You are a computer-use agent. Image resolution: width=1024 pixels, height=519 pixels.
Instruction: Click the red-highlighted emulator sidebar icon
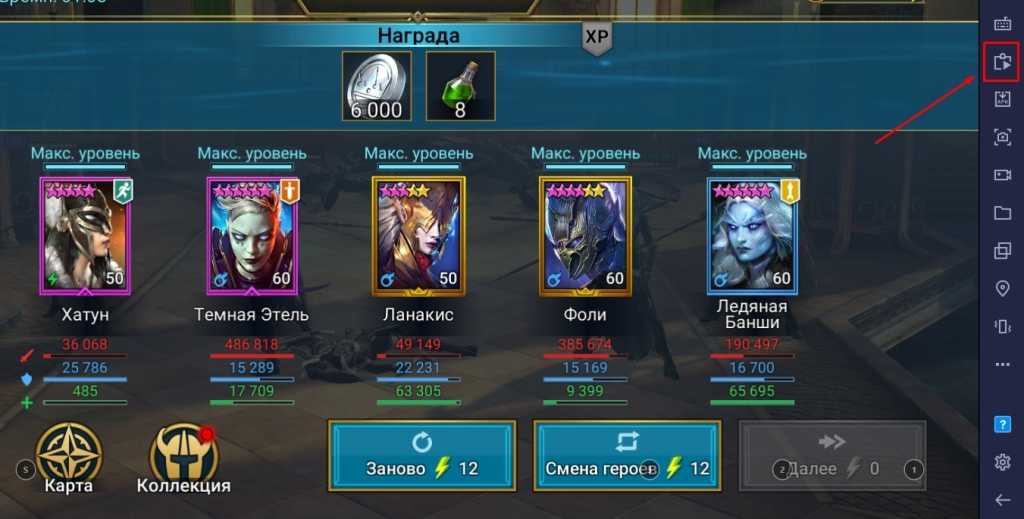point(1002,63)
